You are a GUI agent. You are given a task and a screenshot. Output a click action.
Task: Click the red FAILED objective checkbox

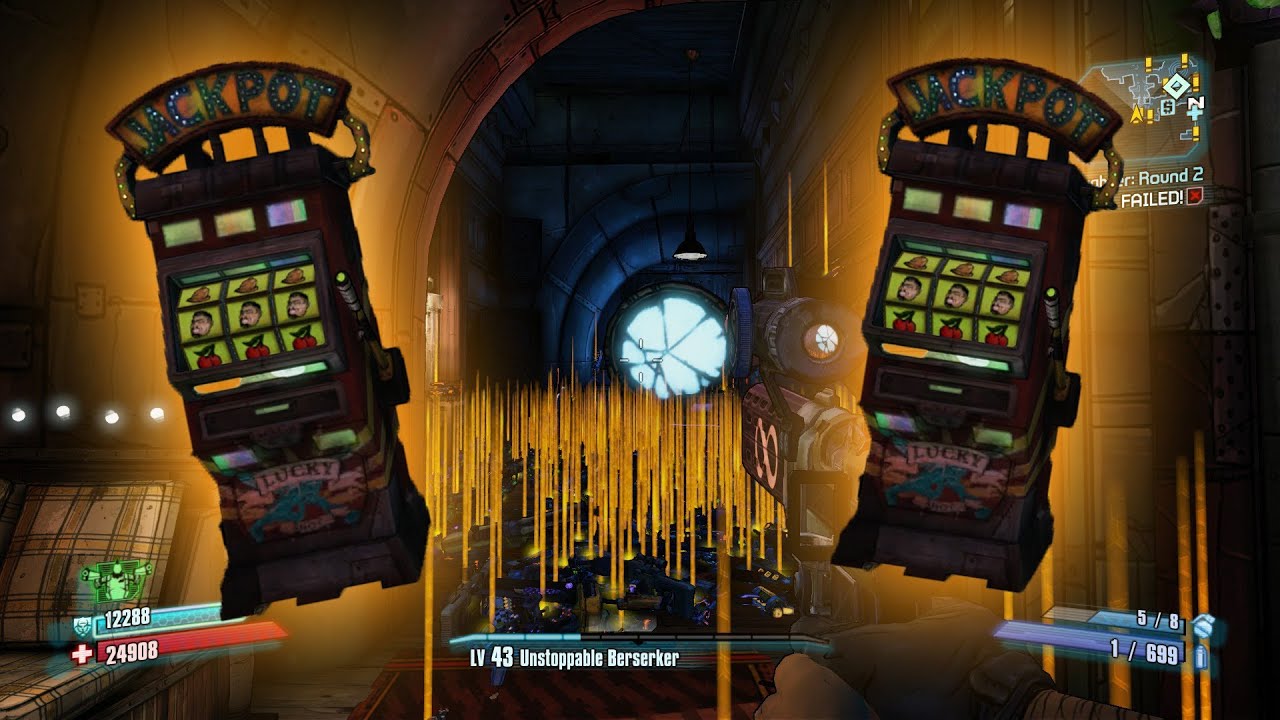1192,199
